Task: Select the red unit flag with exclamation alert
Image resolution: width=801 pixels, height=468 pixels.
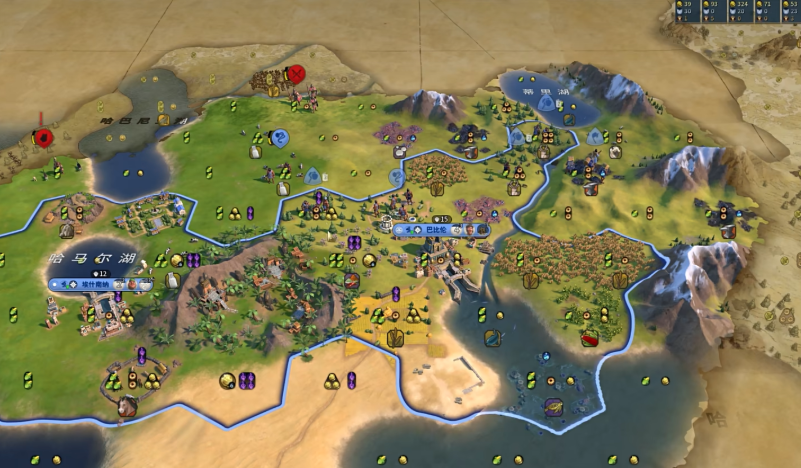Action: pos(43,137)
